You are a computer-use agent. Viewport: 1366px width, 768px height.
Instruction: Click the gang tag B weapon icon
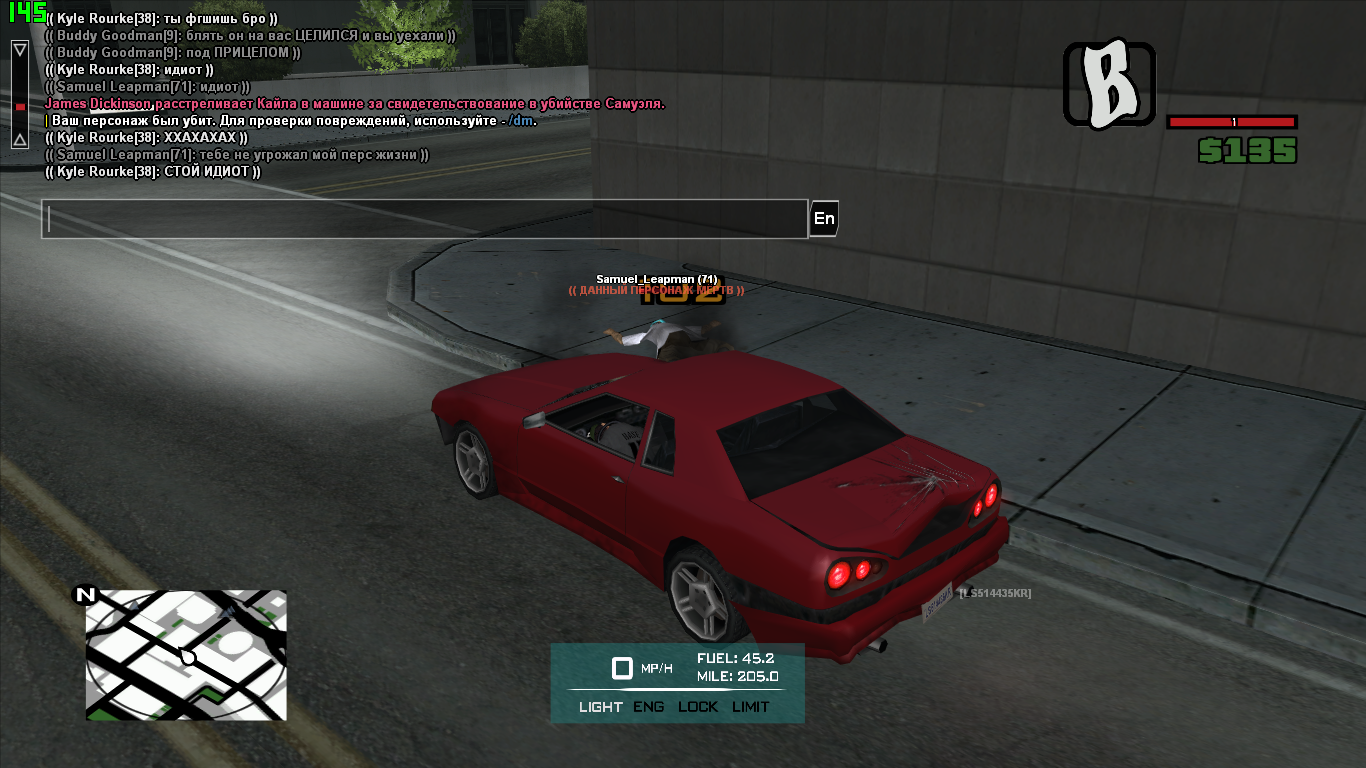click(x=1109, y=84)
